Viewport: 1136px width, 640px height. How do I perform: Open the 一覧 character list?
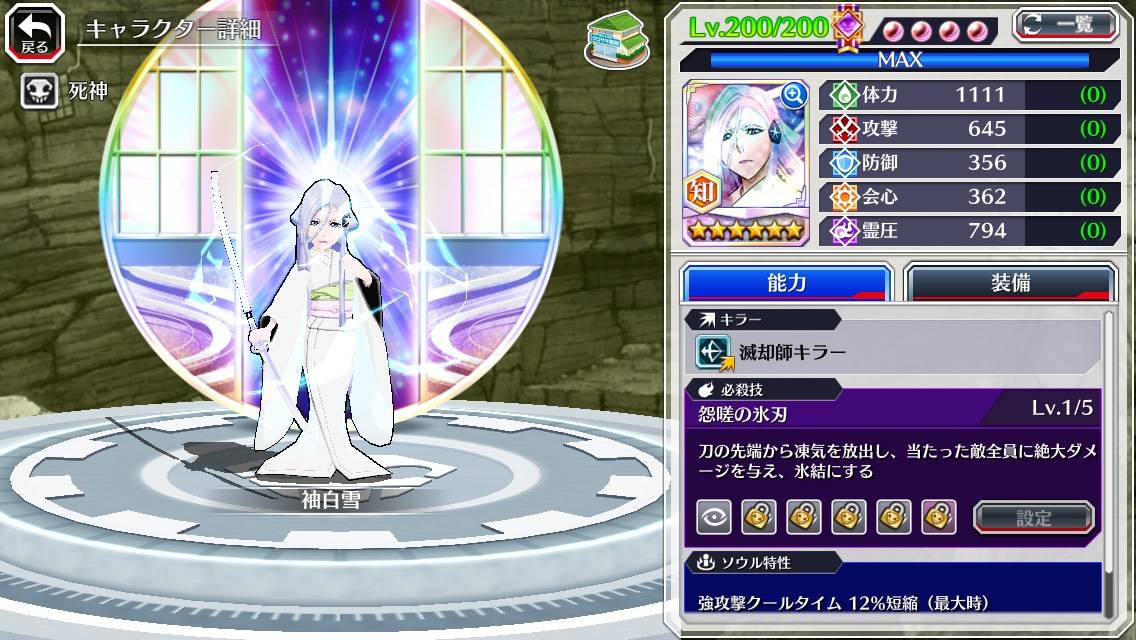coord(1066,23)
